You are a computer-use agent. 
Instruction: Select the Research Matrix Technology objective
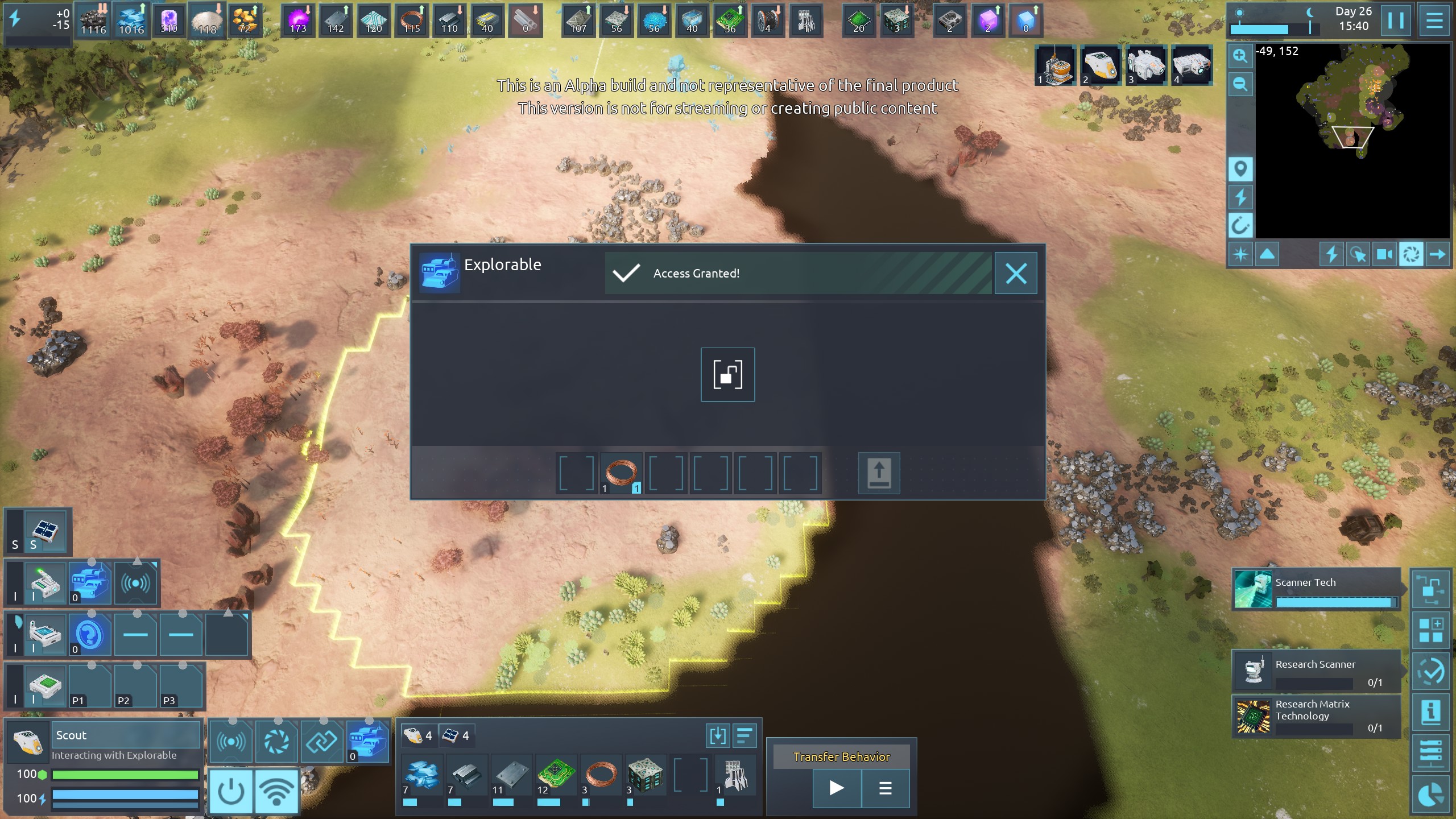pyautogui.click(x=1316, y=716)
